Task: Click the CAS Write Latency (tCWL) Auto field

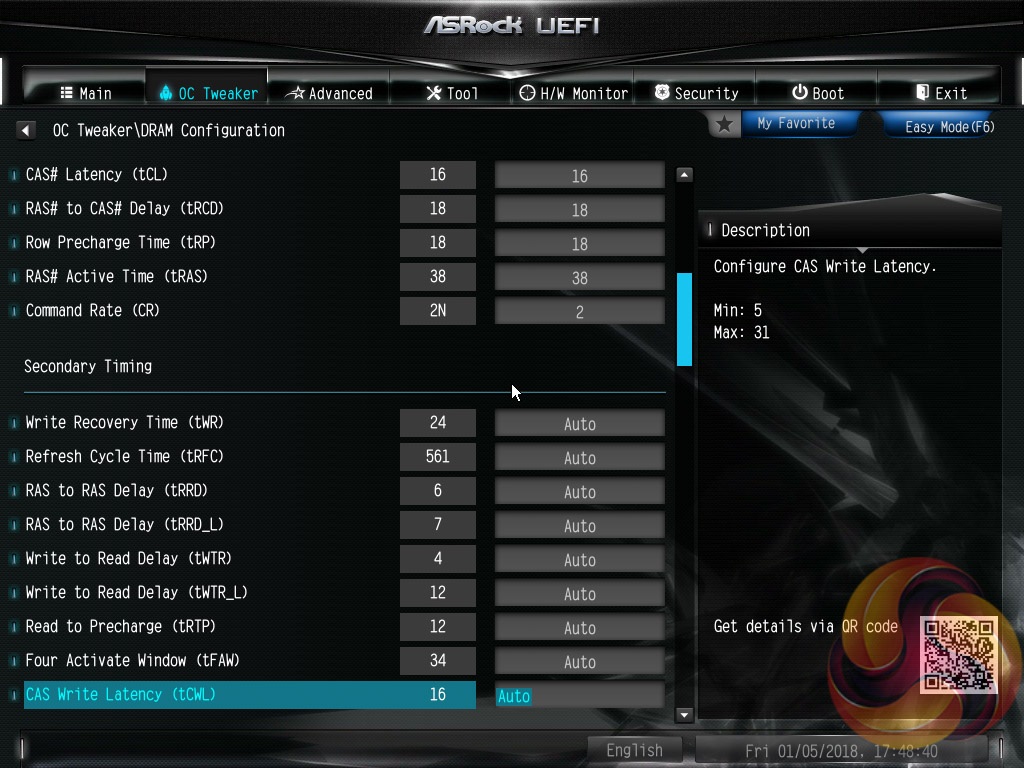Action: pyautogui.click(x=579, y=696)
